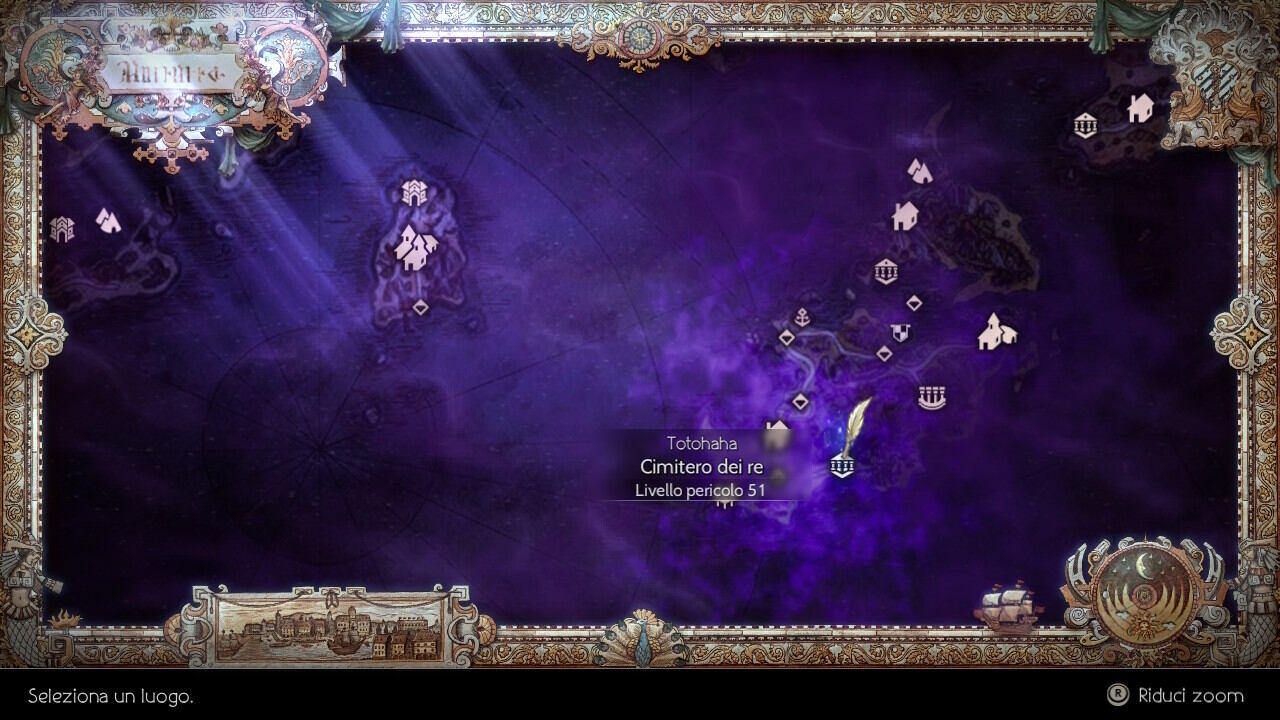Select the castle icon on the northwestern island
Screen dimensions: 1280x720
[415, 190]
